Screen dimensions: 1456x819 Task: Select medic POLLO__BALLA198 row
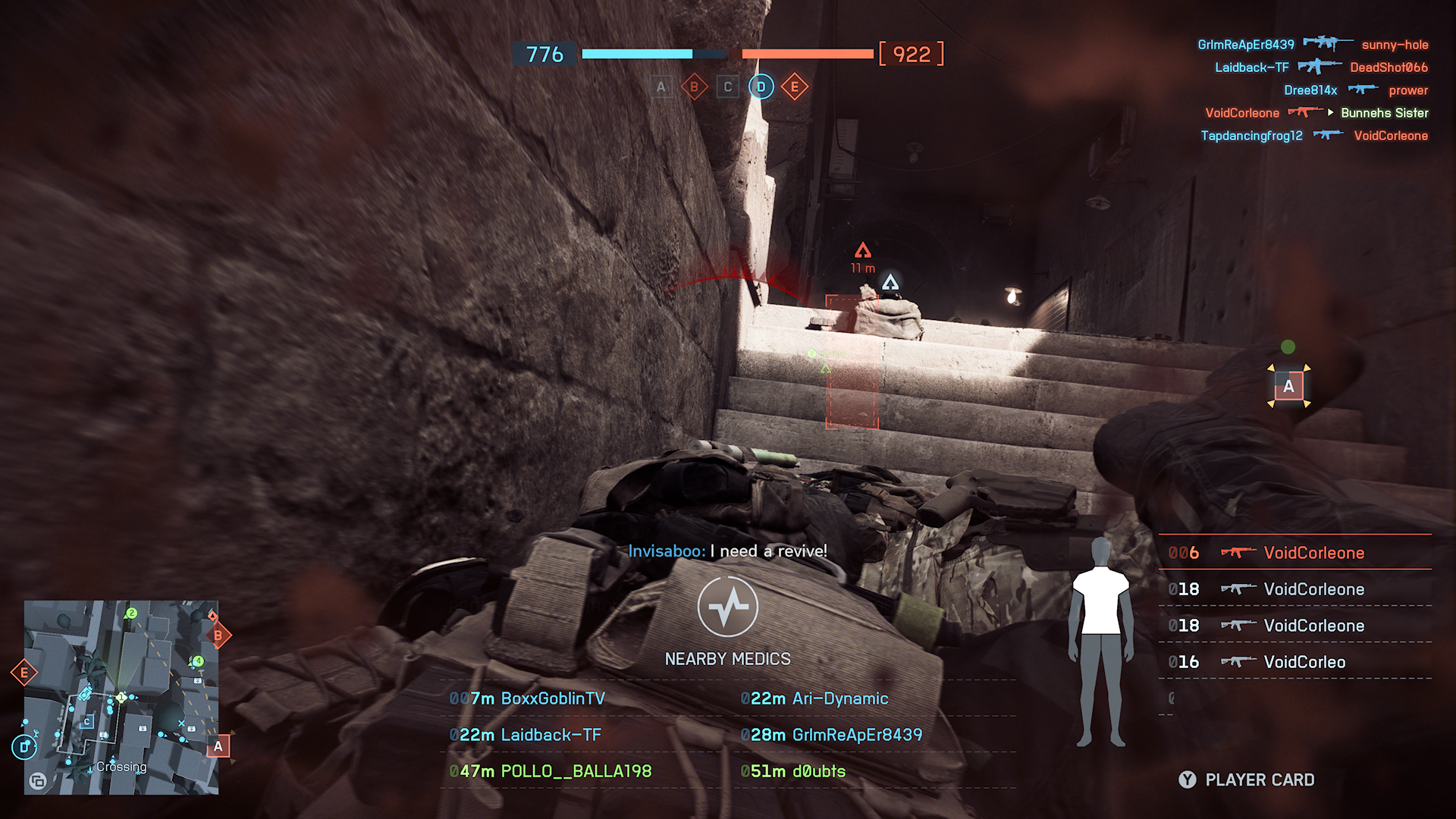pos(551,771)
